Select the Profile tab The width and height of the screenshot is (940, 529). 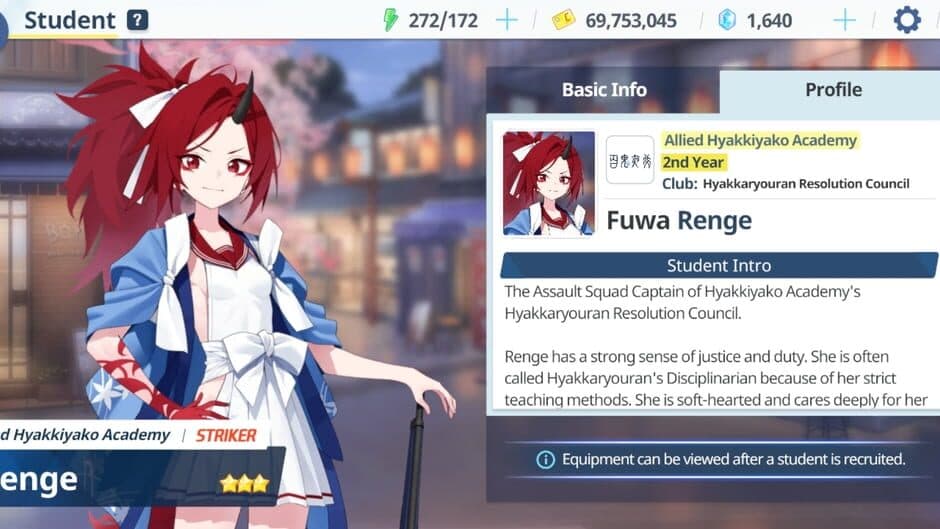tap(832, 90)
